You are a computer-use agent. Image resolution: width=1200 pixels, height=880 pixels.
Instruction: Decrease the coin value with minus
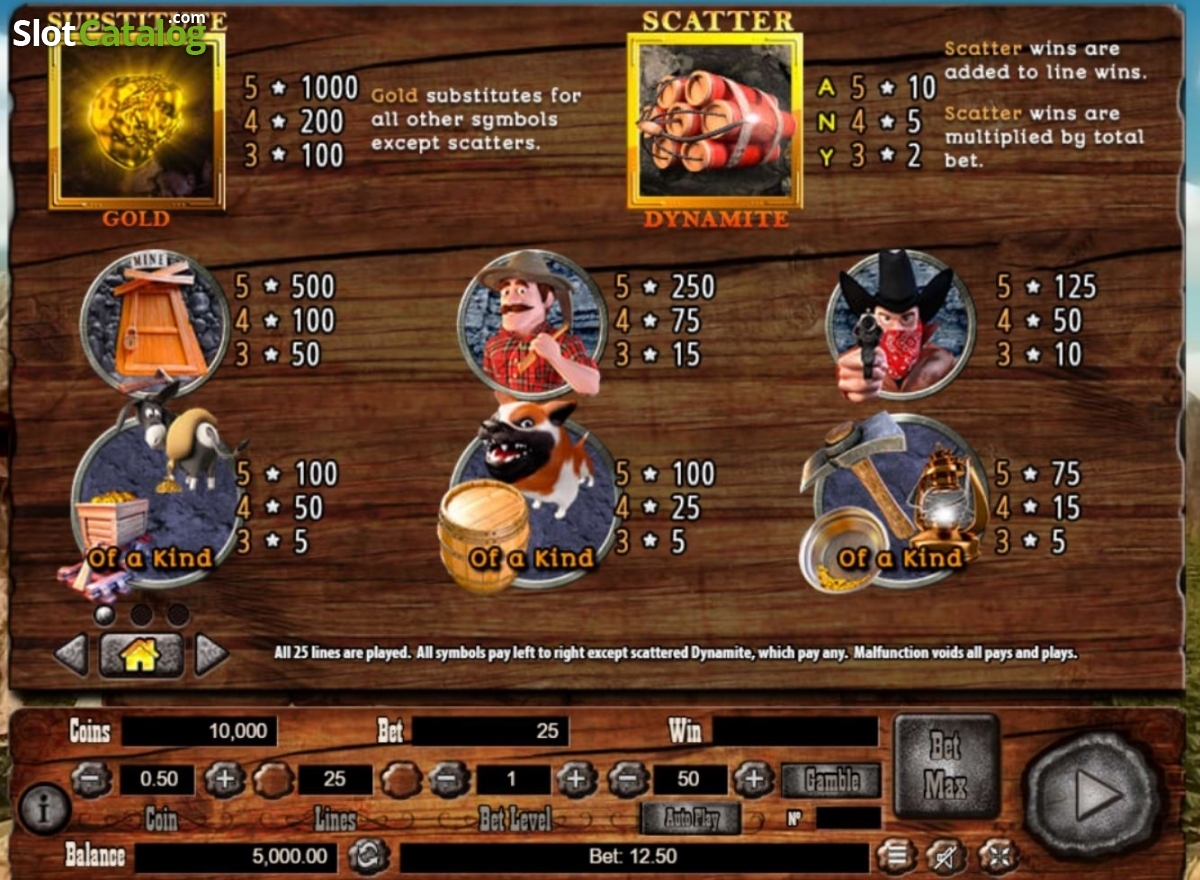click(90, 780)
